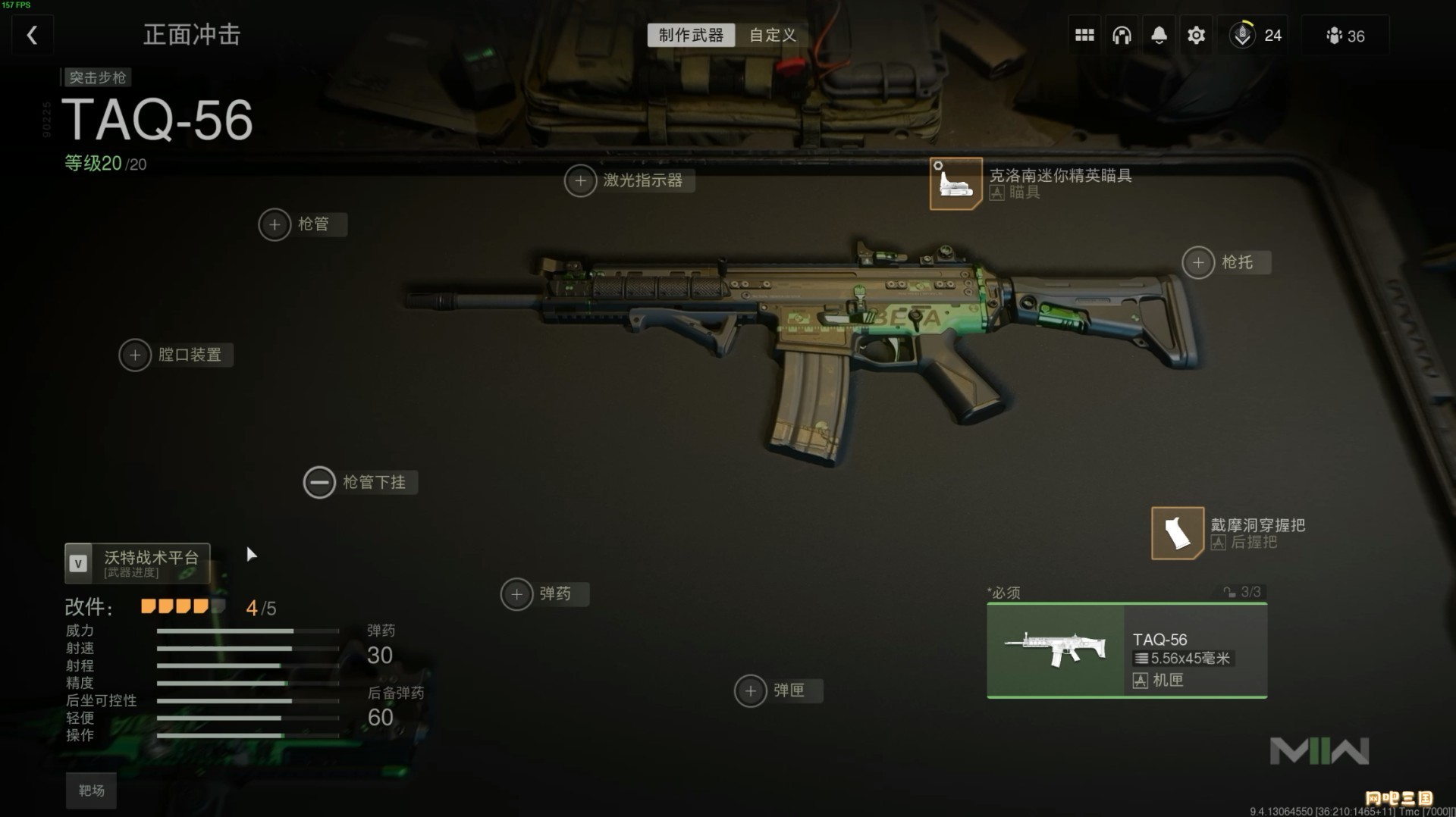Select the 戴摩洞穿握把 rear grip slot
The height and width of the screenshot is (817, 1456).
tap(1177, 533)
